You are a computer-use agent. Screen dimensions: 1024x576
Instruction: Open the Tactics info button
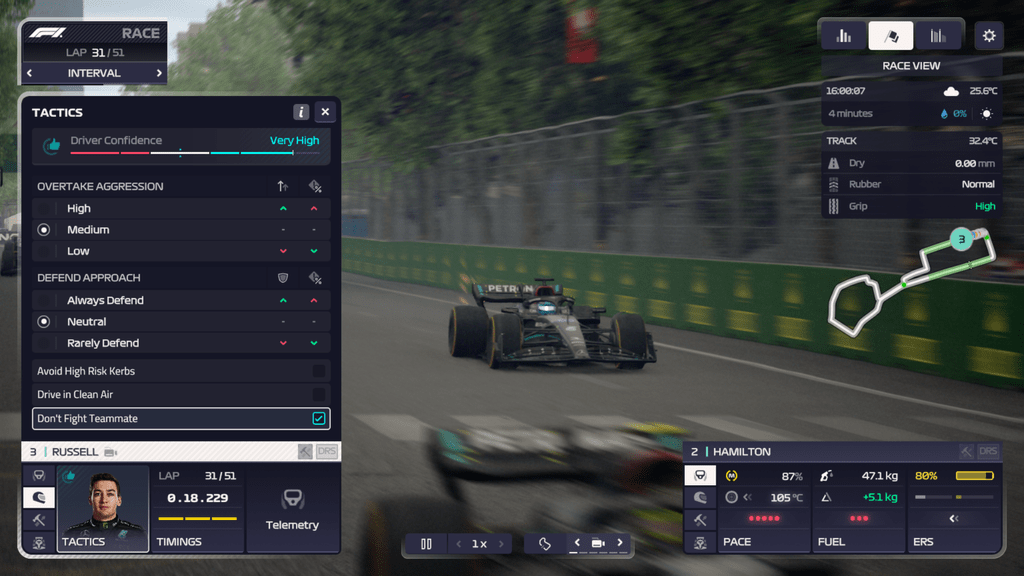pyautogui.click(x=301, y=113)
